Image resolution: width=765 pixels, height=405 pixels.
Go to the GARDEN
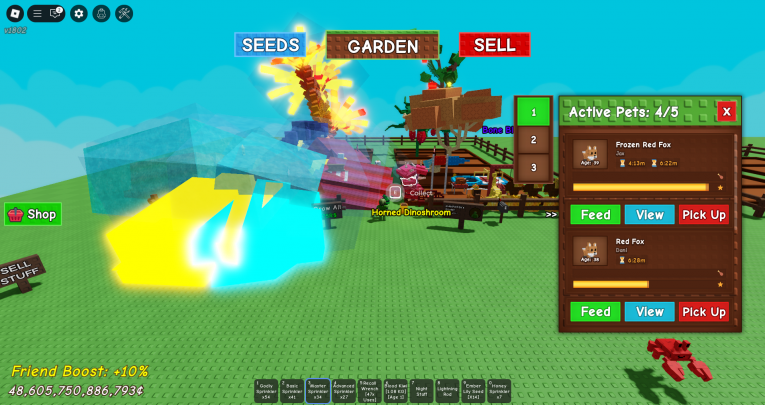pyautogui.click(x=382, y=46)
